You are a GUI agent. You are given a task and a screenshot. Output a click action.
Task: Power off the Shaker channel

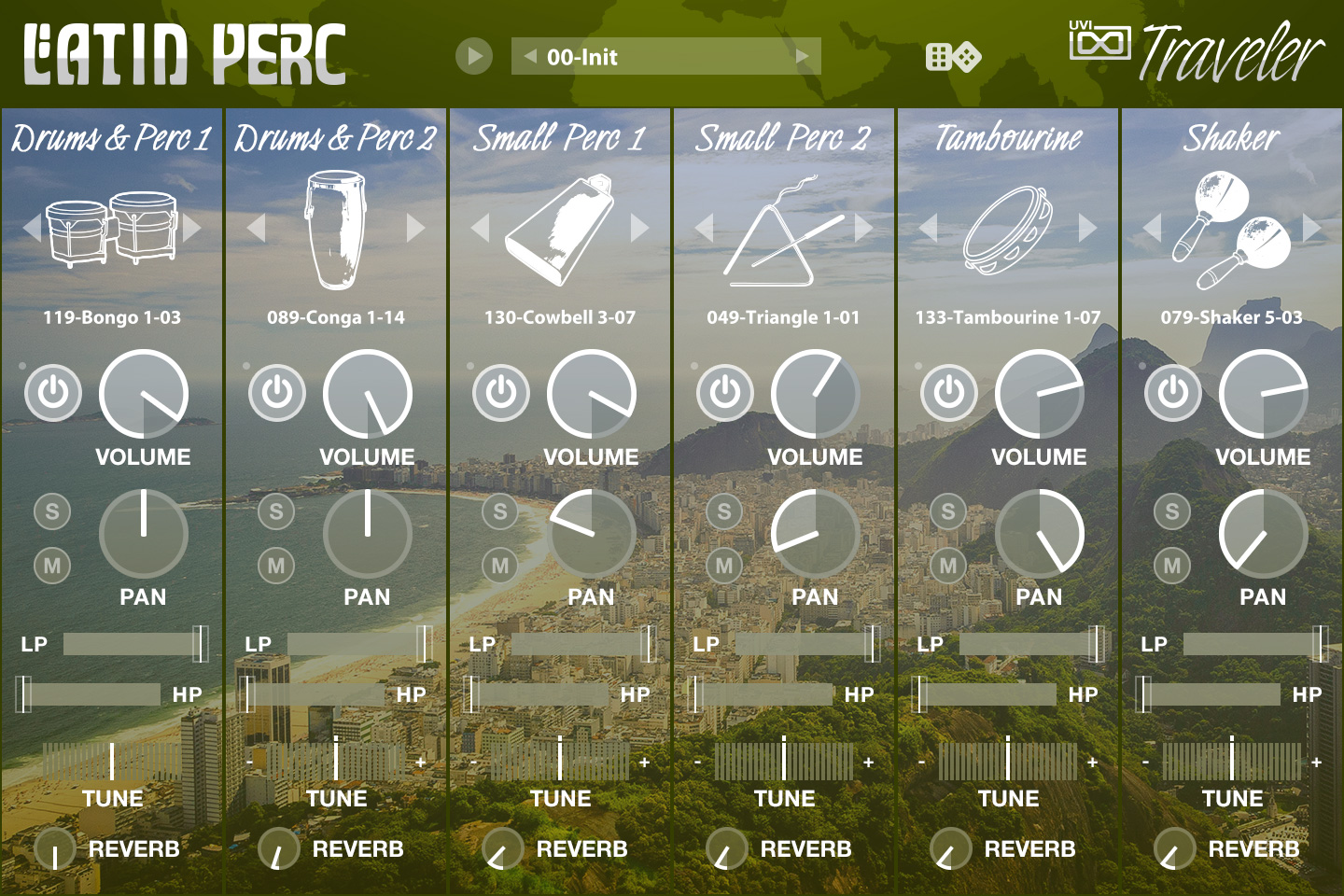tap(1172, 394)
